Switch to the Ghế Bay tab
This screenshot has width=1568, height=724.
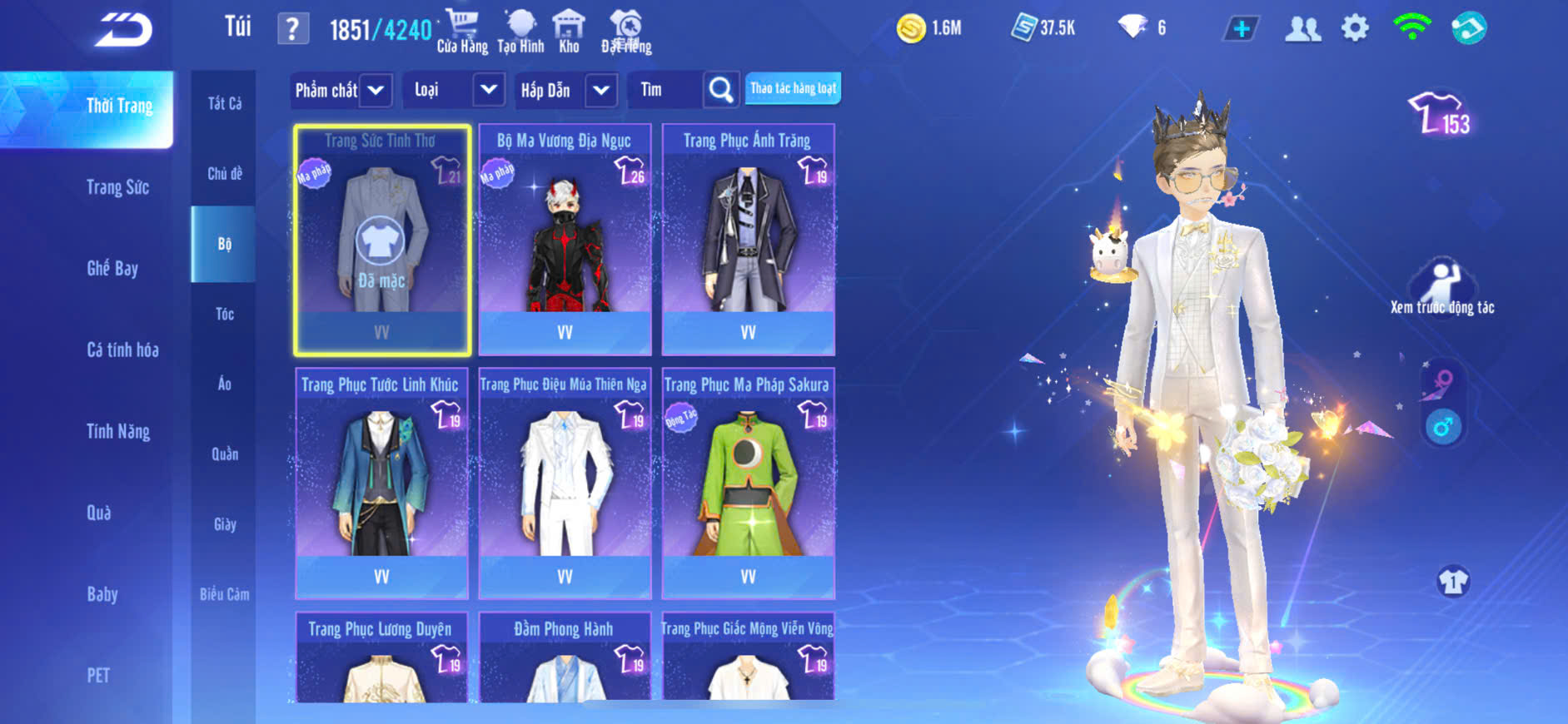click(112, 268)
